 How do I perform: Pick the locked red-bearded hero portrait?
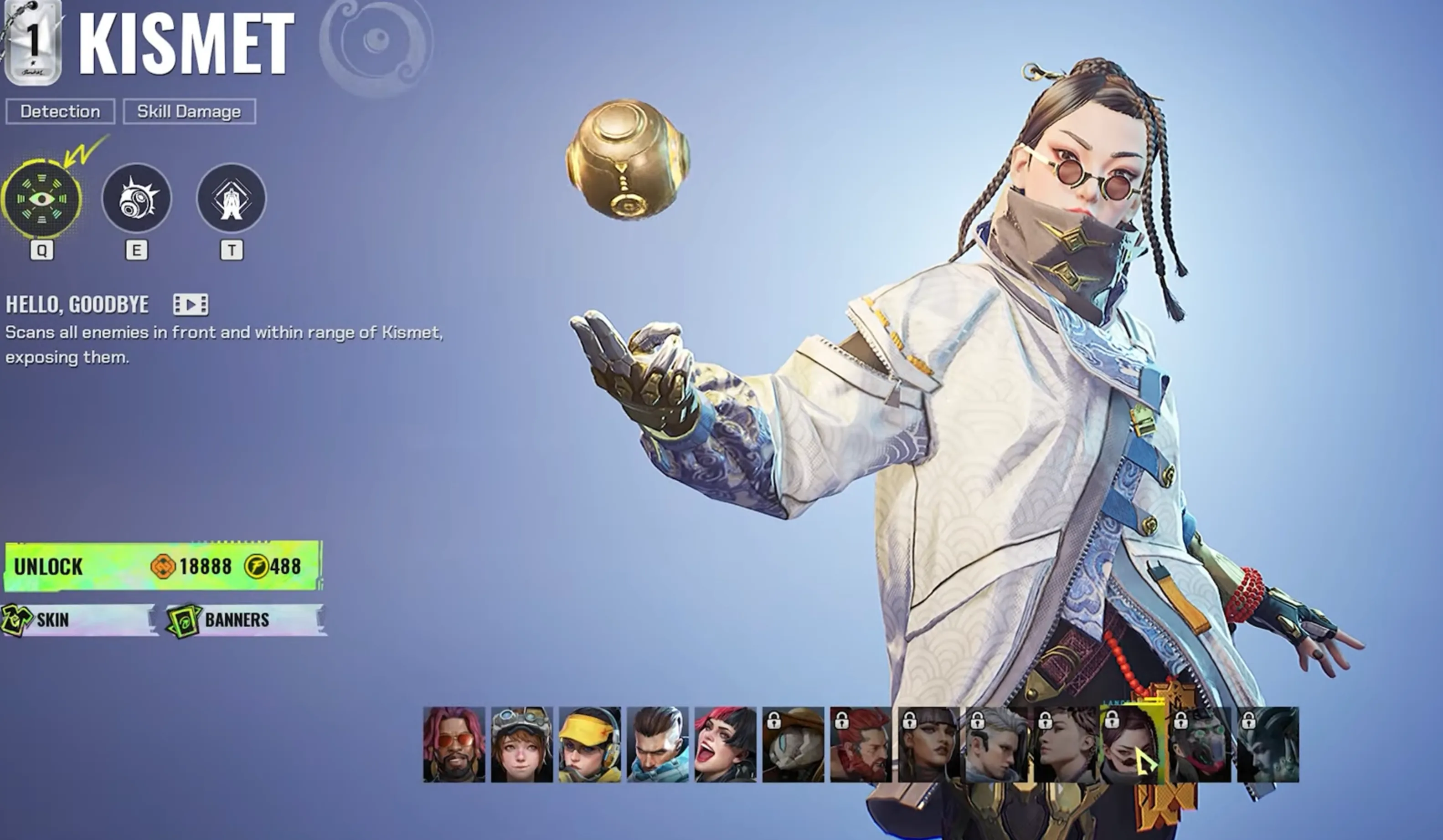coord(861,744)
